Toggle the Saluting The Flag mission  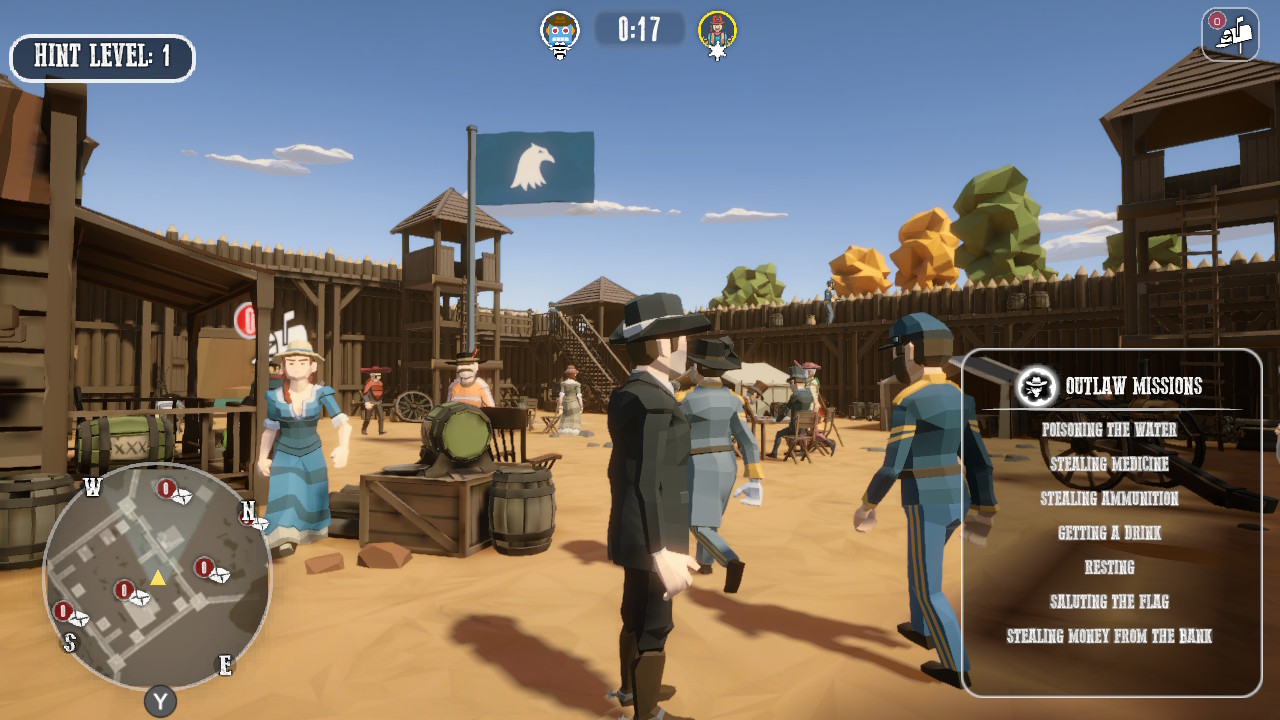click(x=1110, y=601)
